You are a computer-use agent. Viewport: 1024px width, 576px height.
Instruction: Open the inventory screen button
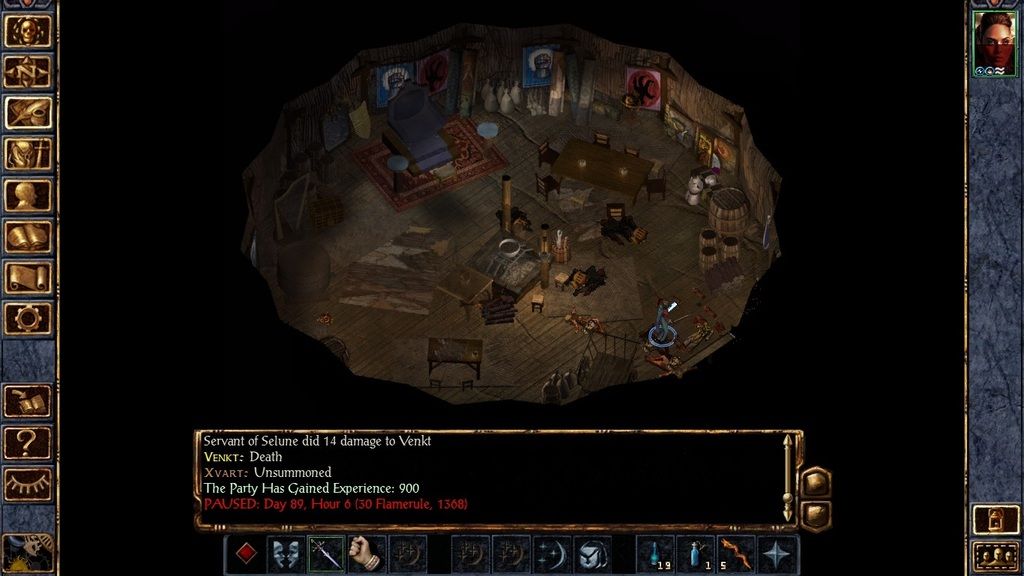[27, 154]
